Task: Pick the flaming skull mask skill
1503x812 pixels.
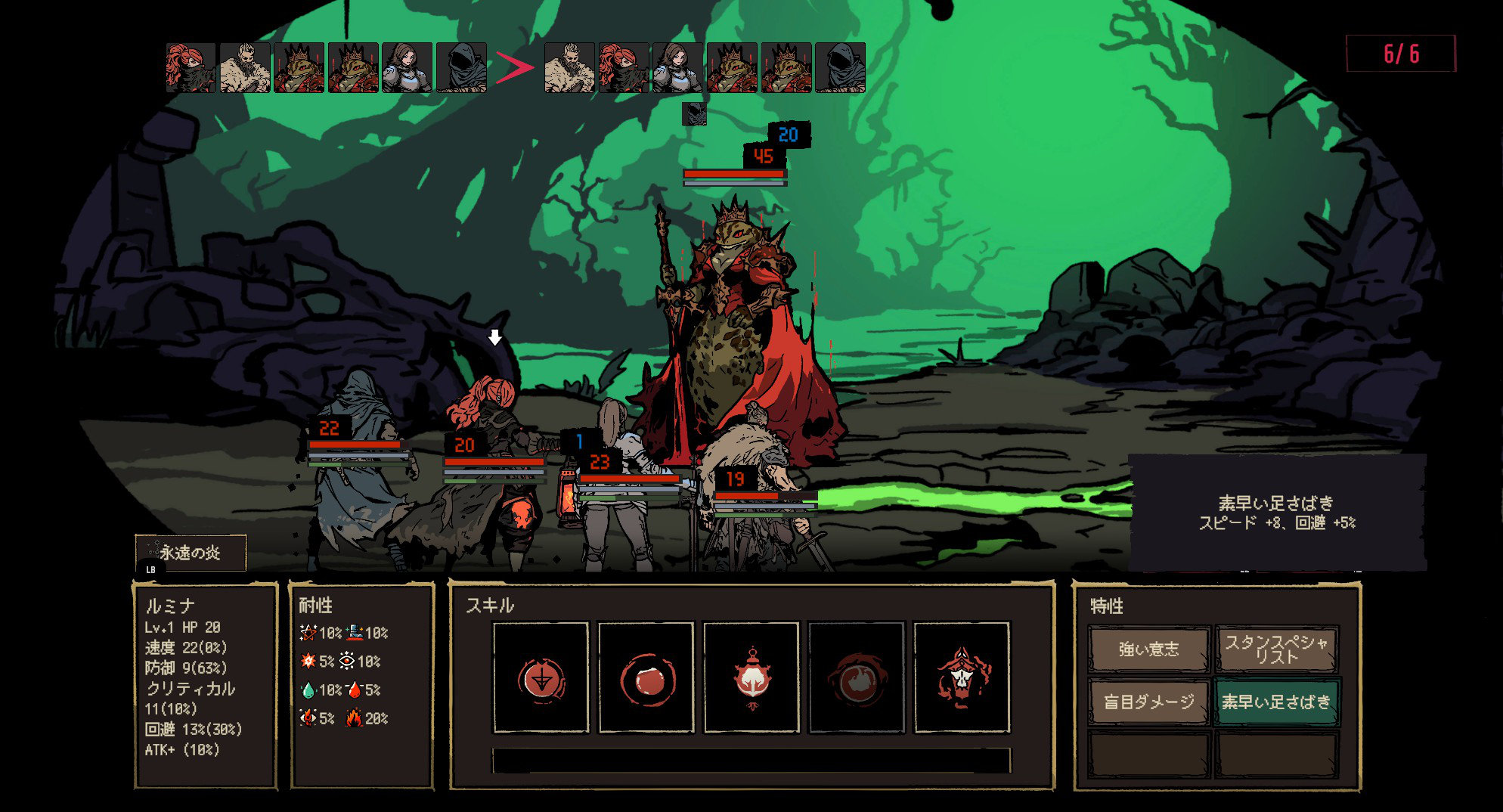Action: [961, 677]
